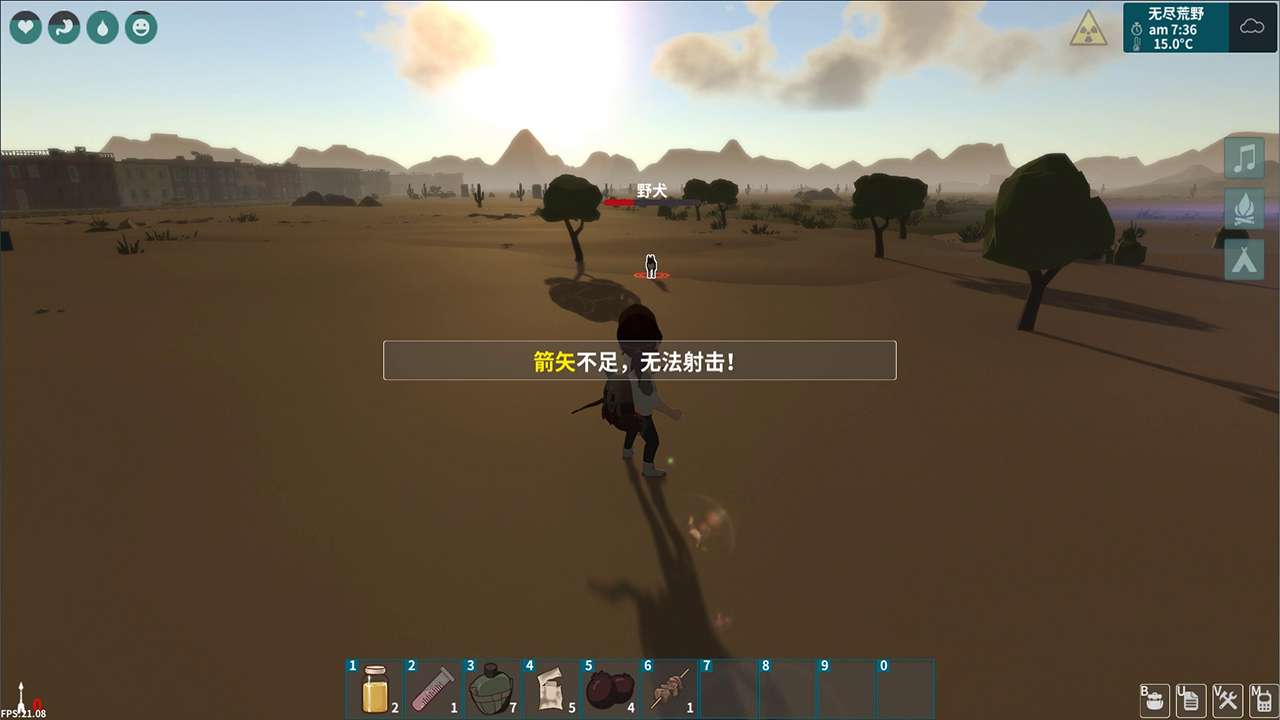Check the heart health status icon

pyautogui.click(x=25, y=27)
